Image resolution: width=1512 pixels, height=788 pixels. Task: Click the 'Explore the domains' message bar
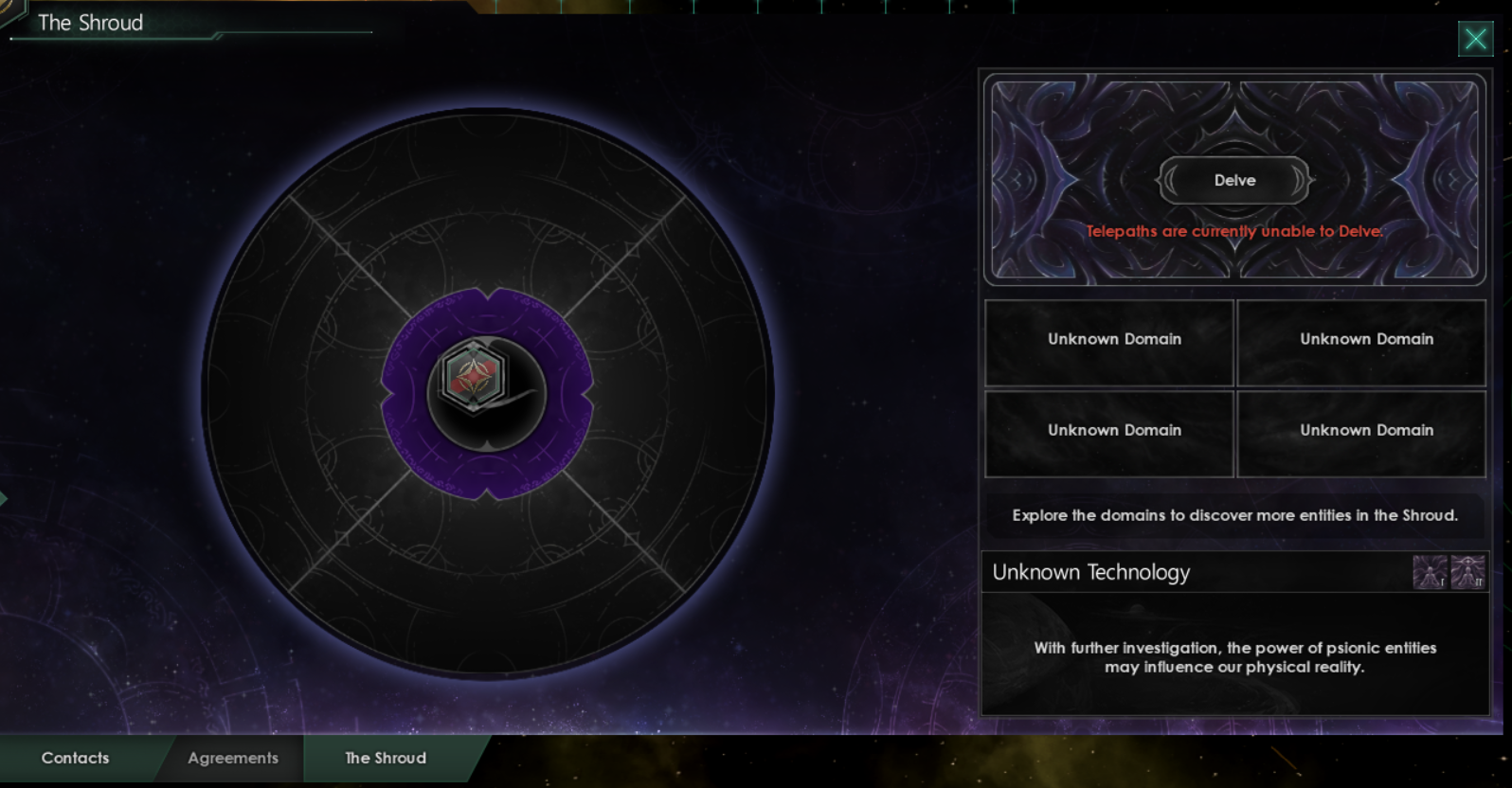click(1233, 515)
